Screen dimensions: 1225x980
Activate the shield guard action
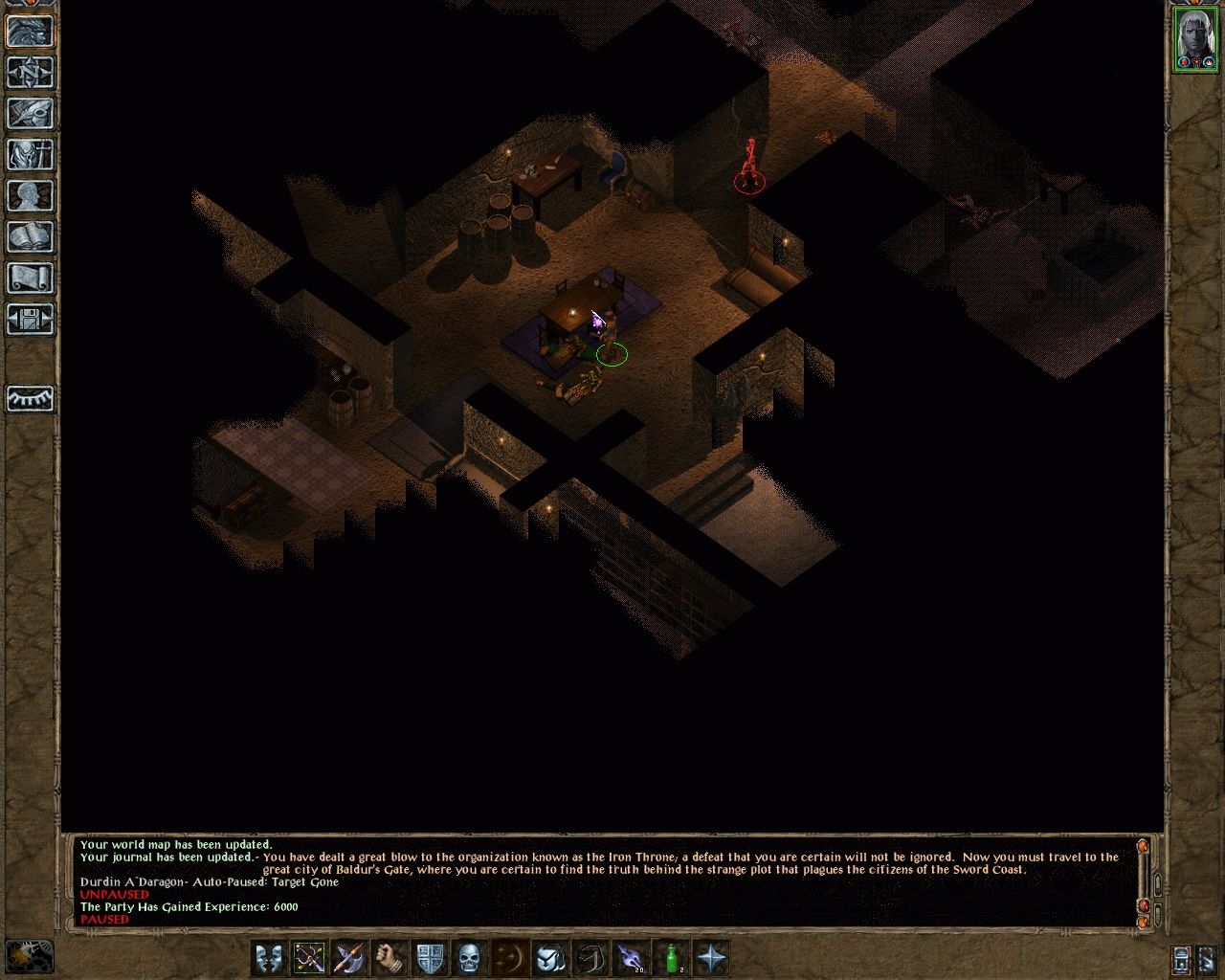430,957
